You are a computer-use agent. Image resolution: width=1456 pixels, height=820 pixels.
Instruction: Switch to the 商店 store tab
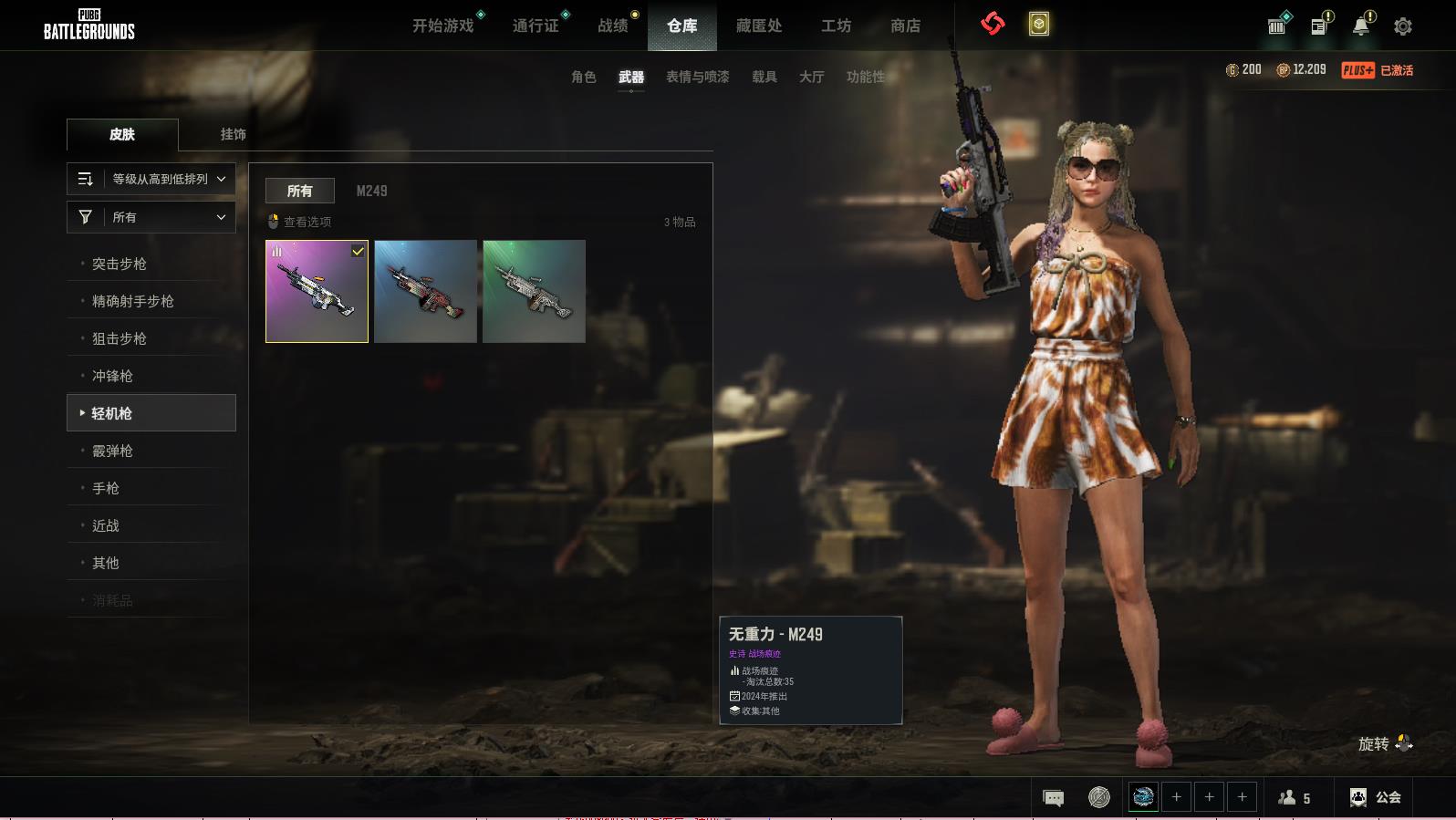pos(905,26)
